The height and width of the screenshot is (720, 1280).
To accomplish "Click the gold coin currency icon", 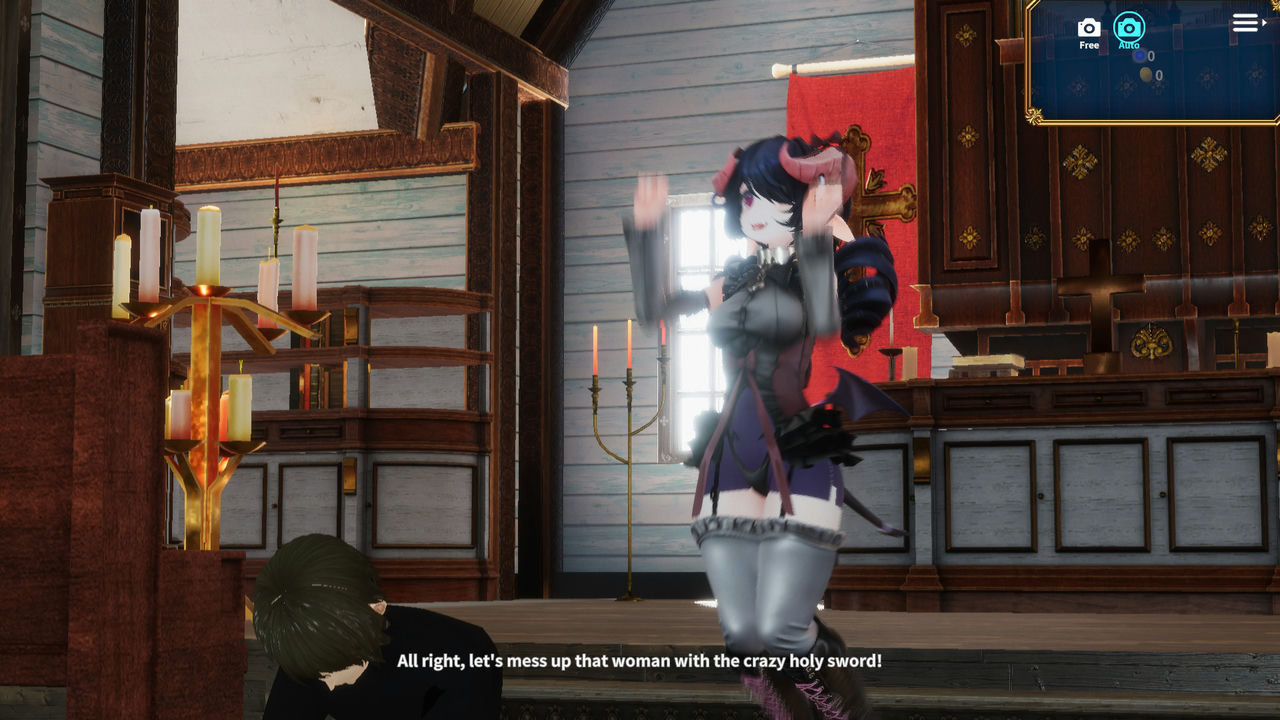I will [x=1145, y=75].
